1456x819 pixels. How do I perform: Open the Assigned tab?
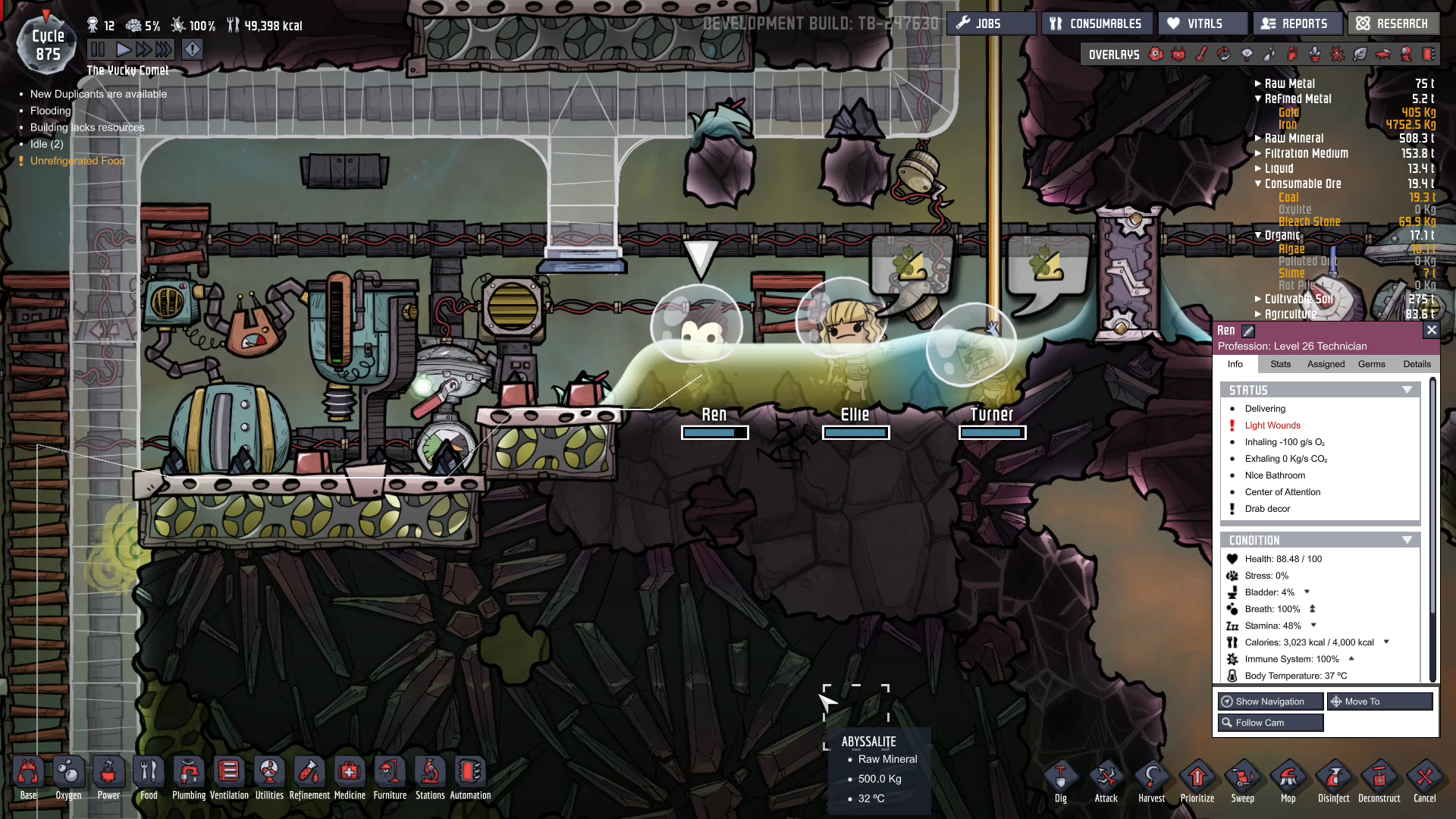(1326, 364)
